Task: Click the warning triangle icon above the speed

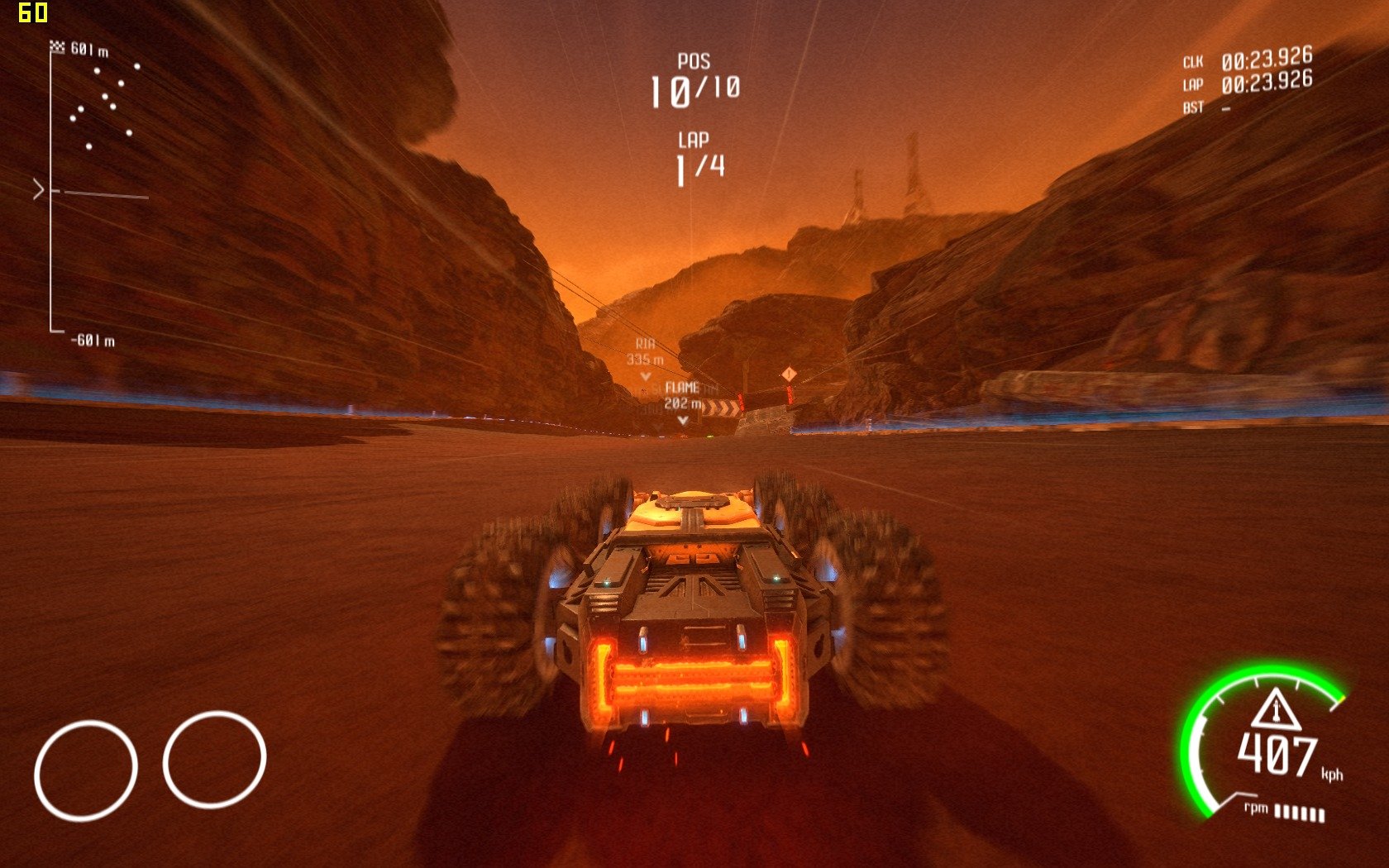Action: point(1275,709)
